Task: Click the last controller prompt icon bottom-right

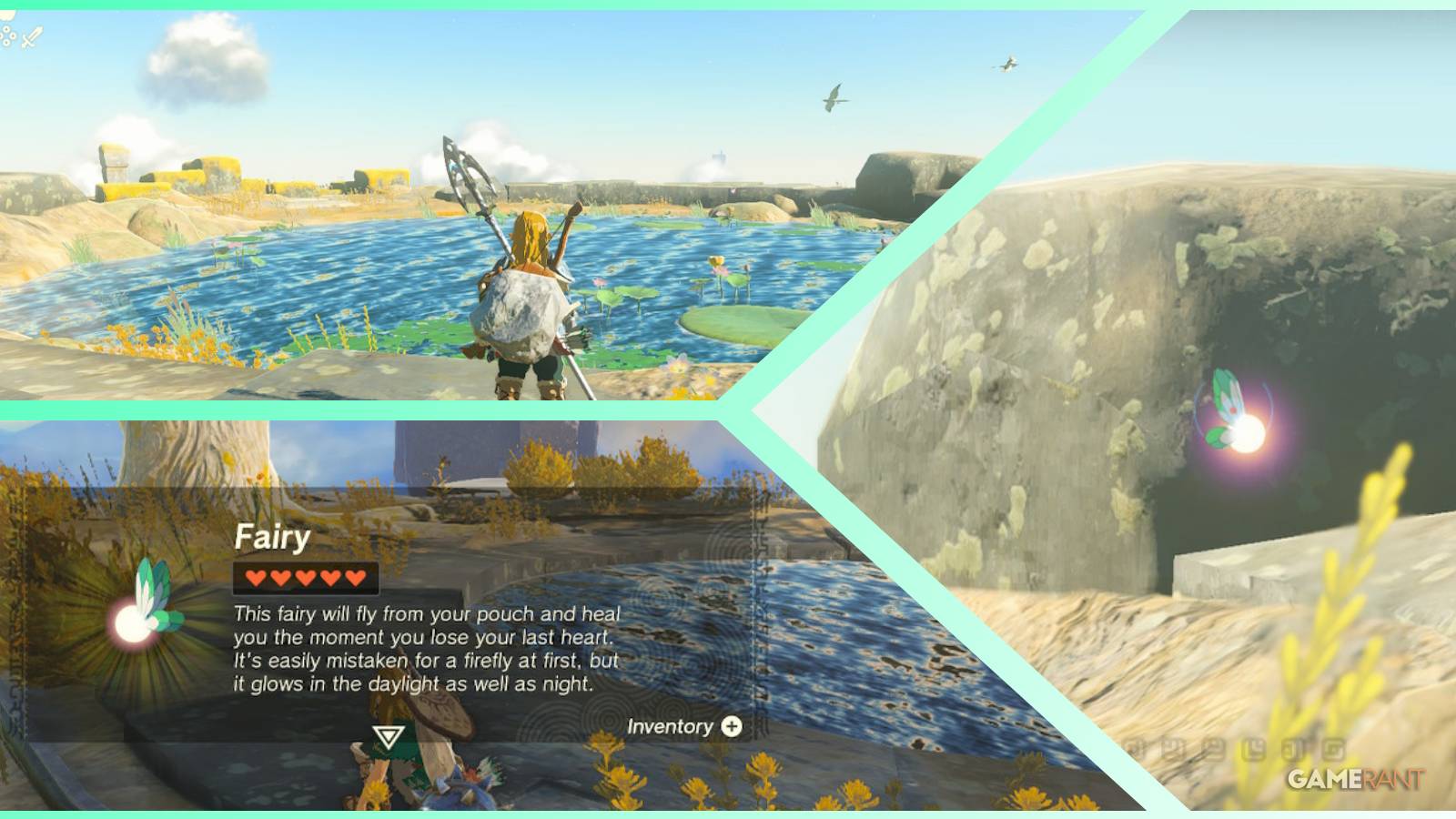Action: 1332,746
